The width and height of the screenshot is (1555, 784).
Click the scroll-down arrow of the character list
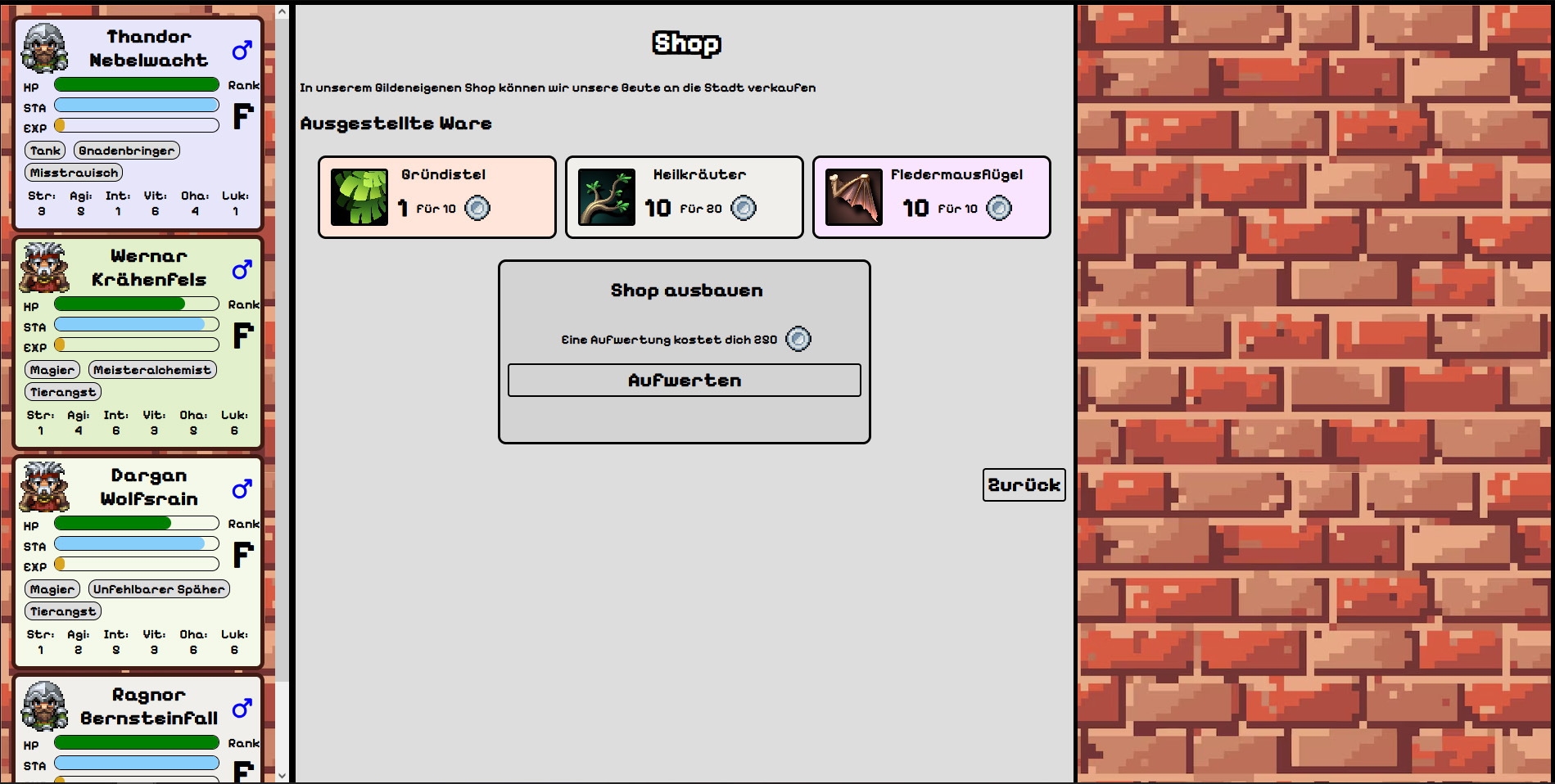tap(282, 775)
